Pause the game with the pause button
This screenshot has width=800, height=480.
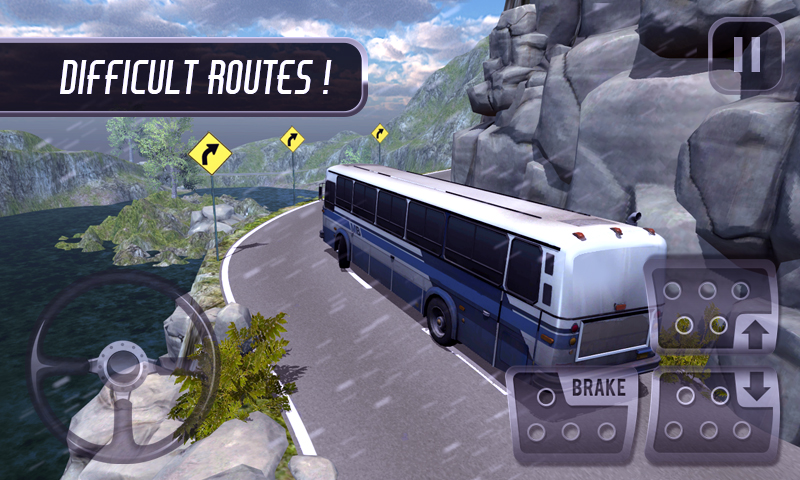tap(745, 55)
